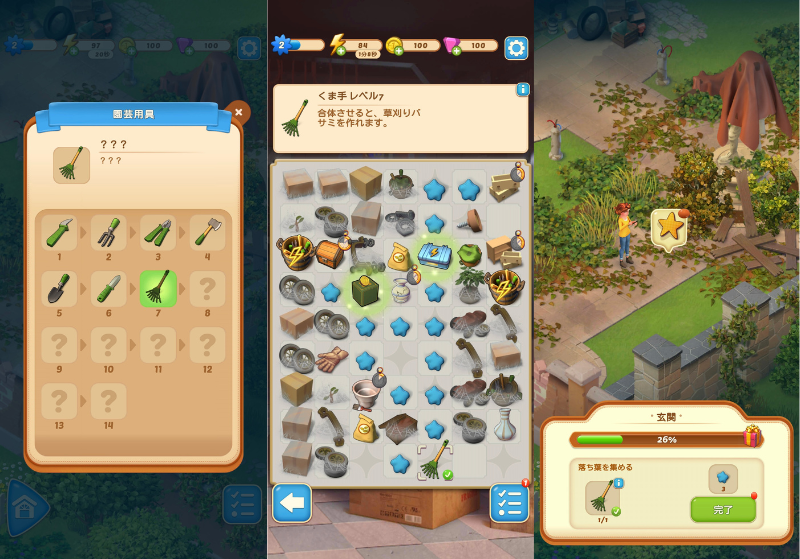Pick the white vase tile

tap(503, 426)
